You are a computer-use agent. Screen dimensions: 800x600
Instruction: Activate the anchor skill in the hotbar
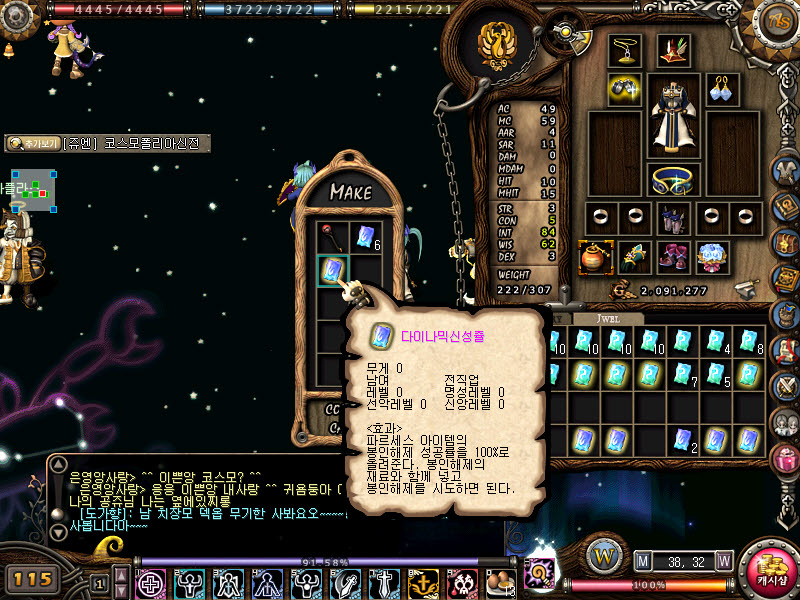click(x=423, y=582)
